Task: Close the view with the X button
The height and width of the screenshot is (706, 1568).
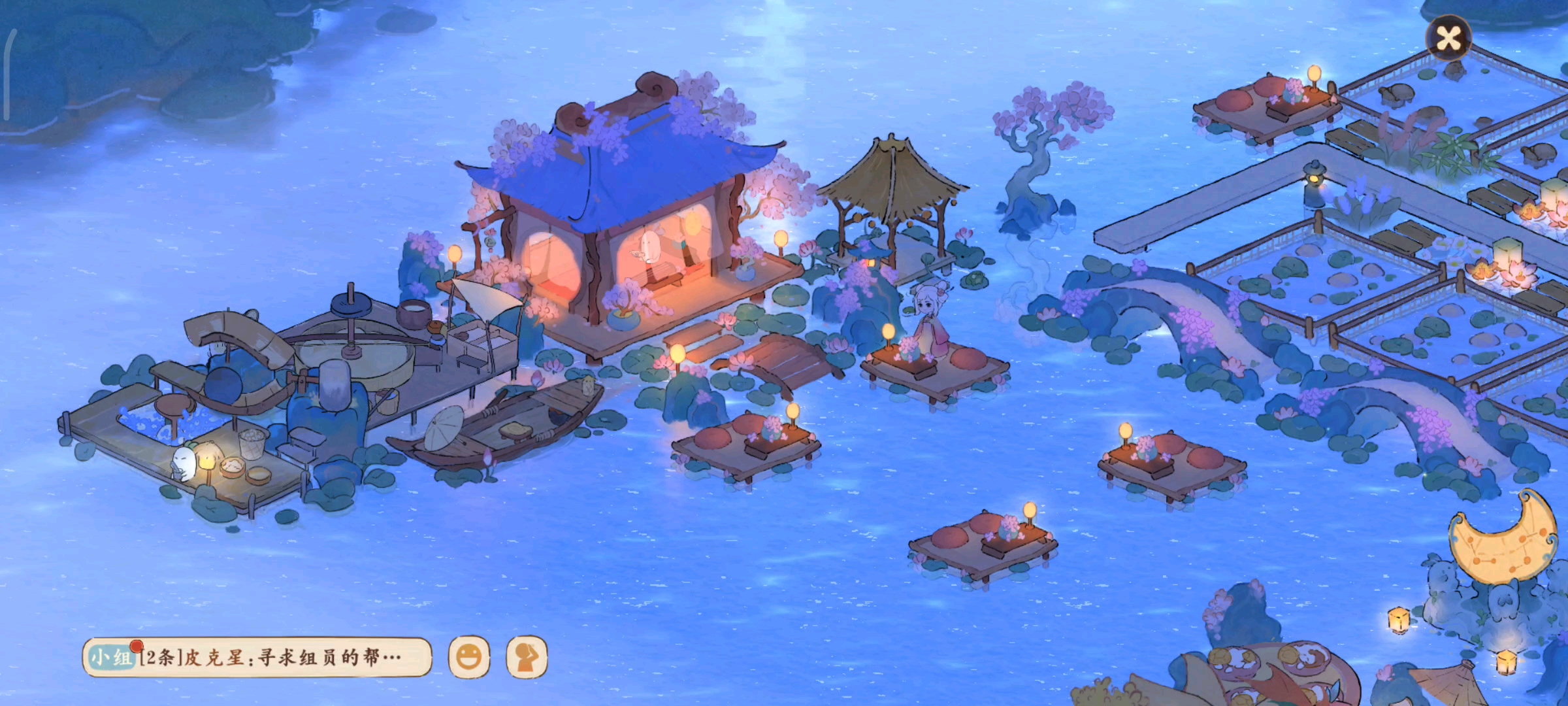Action: click(1448, 38)
